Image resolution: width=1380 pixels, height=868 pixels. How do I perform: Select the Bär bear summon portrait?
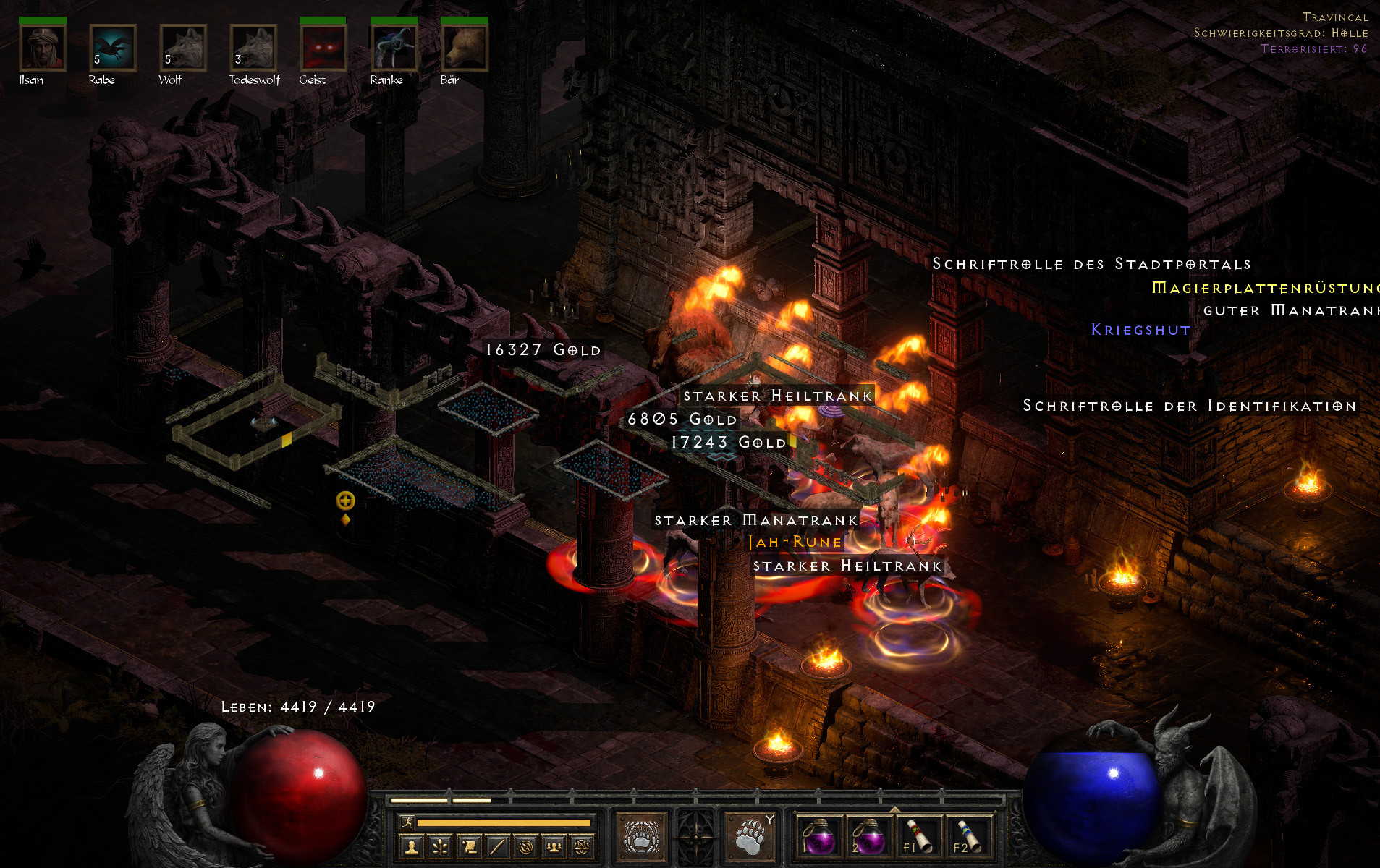pyautogui.click(x=464, y=48)
